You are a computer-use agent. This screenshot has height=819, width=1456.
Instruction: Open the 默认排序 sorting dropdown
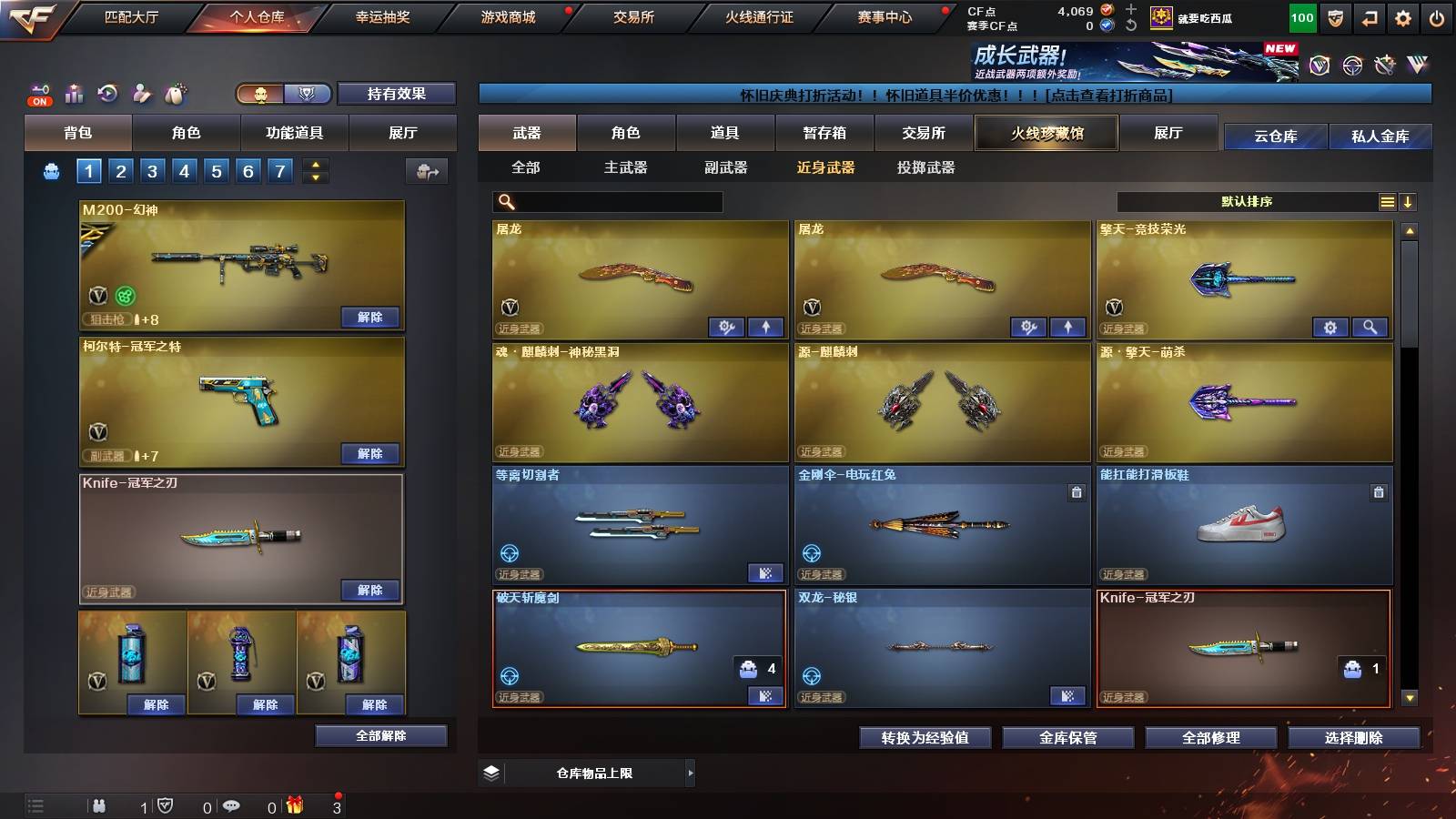coord(1247,202)
